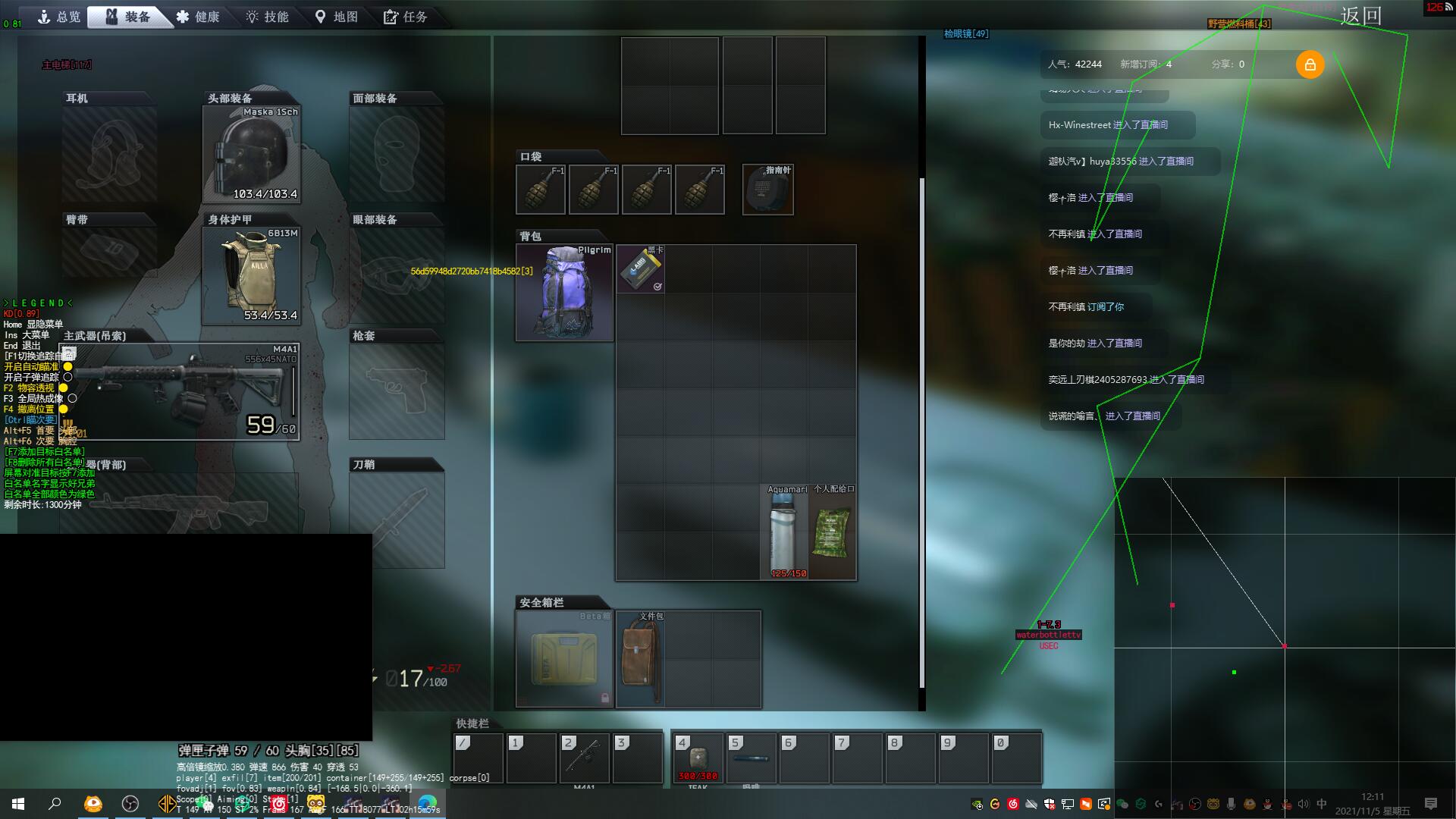Select the Aquamari water bottle

click(784, 532)
